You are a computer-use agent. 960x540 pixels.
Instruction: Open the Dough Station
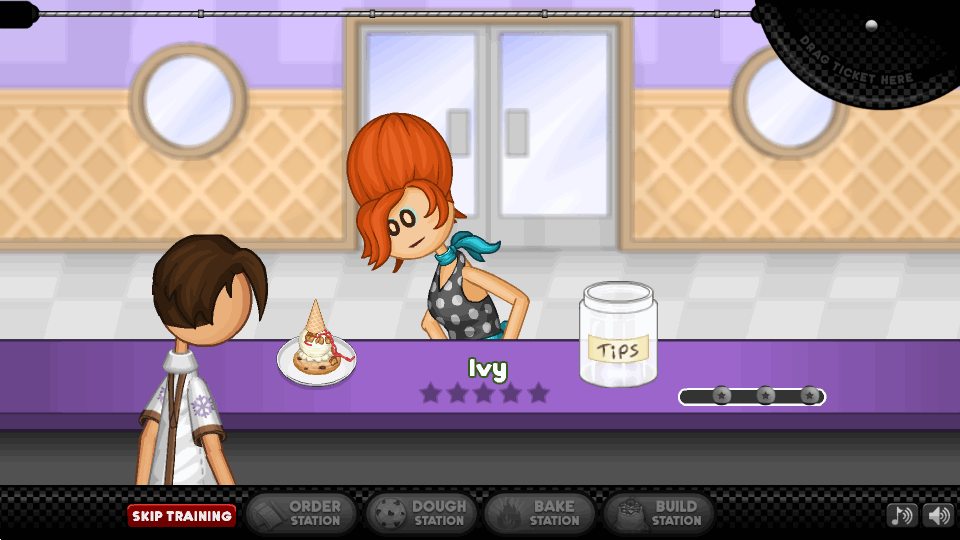point(421,514)
